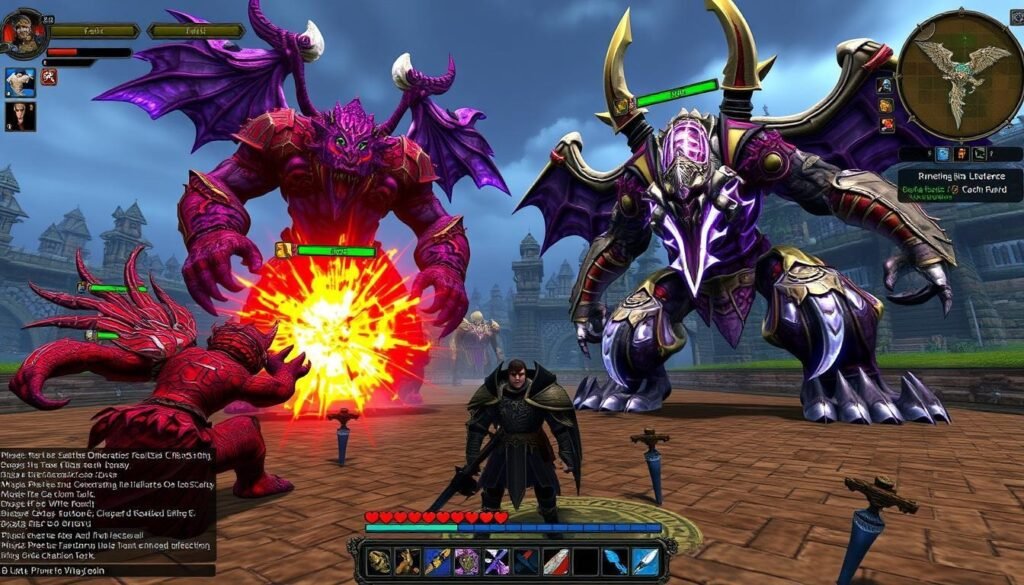Open the gold icon beside the minimap

(x=886, y=105)
